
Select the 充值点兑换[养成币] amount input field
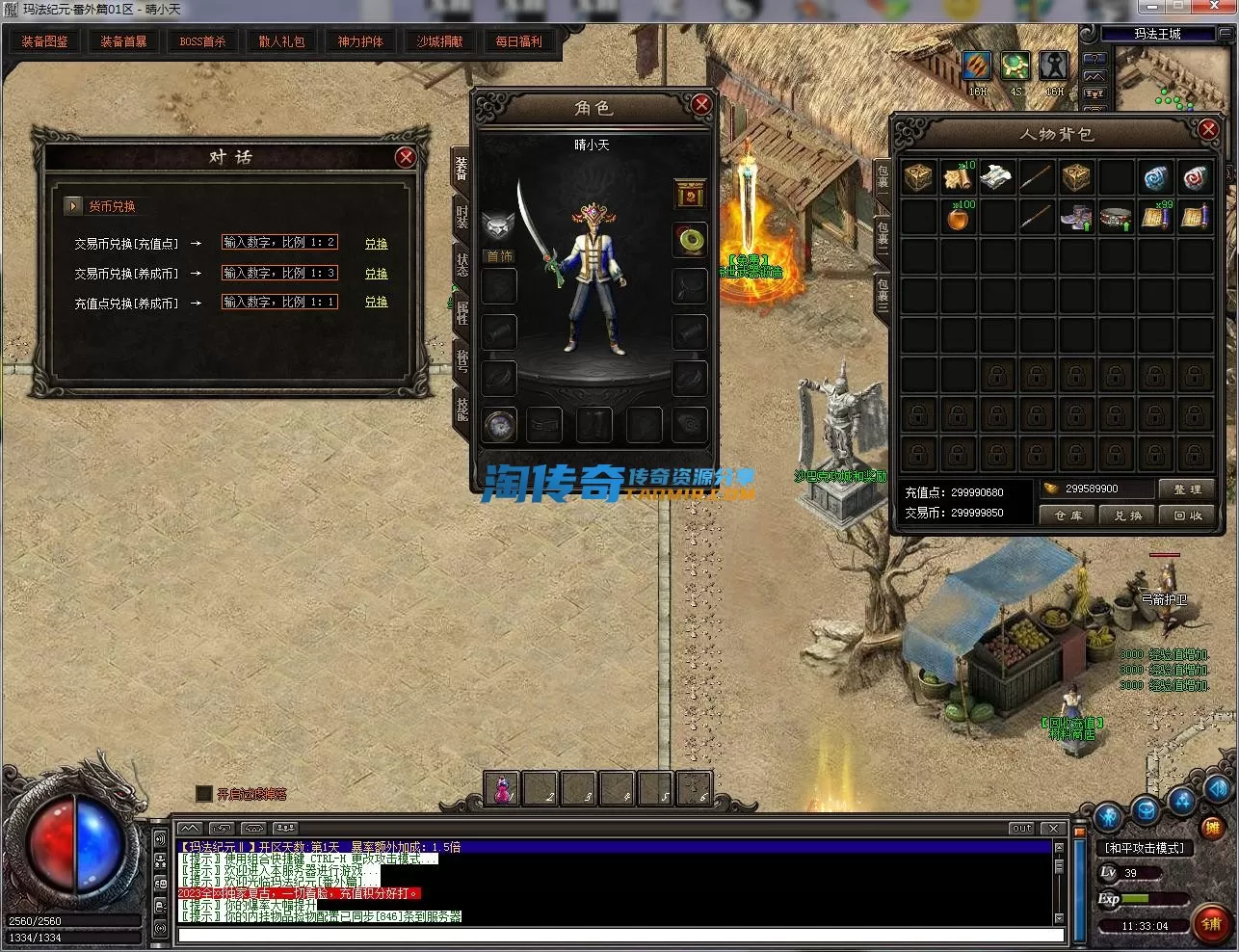pyautogui.click(x=279, y=302)
